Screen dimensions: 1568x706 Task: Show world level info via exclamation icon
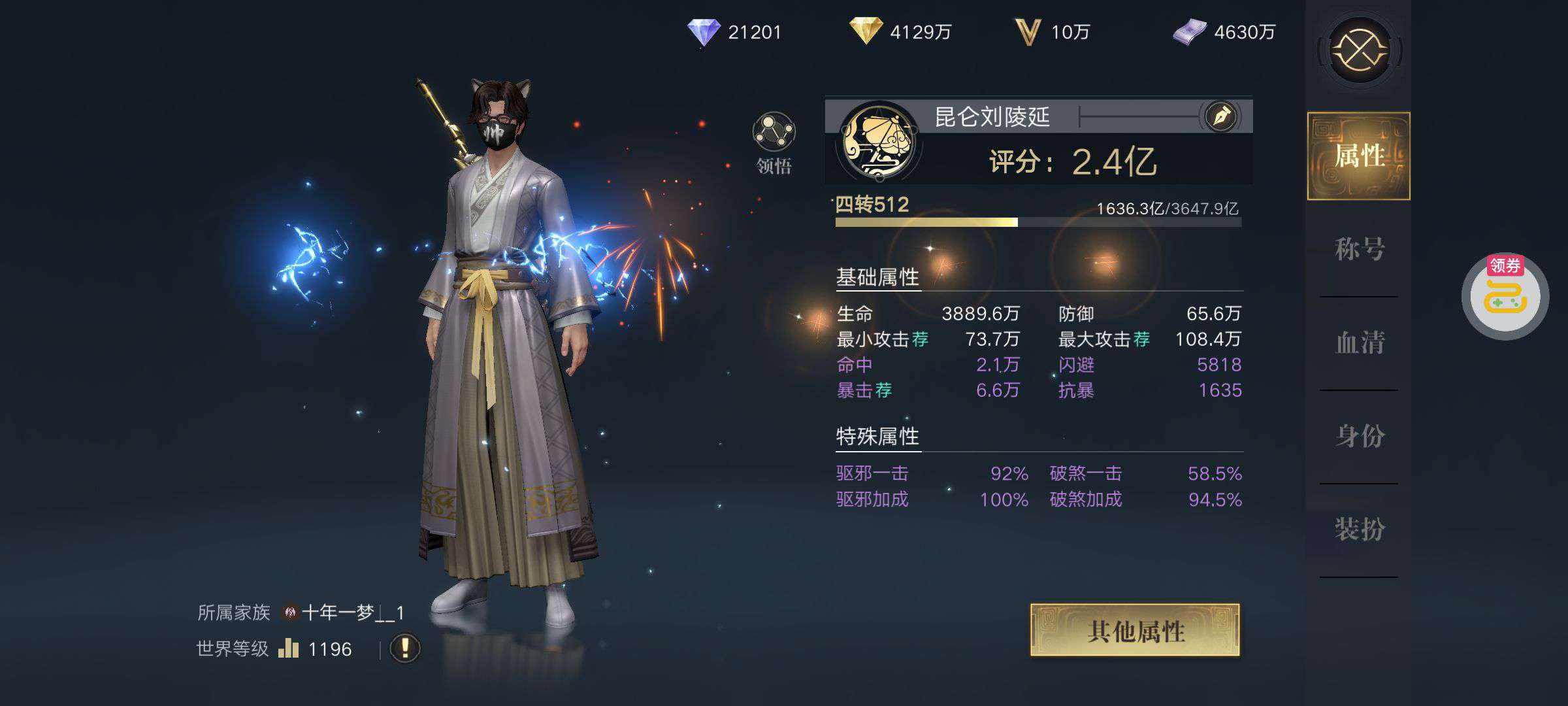tap(405, 648)
